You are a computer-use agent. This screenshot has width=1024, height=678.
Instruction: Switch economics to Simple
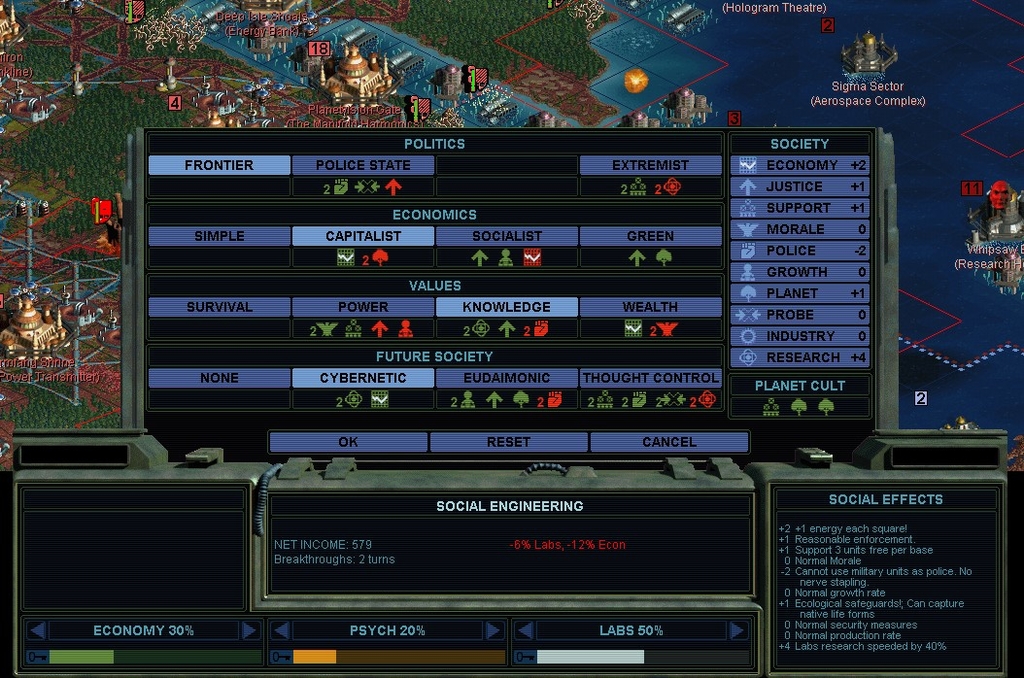219,236
